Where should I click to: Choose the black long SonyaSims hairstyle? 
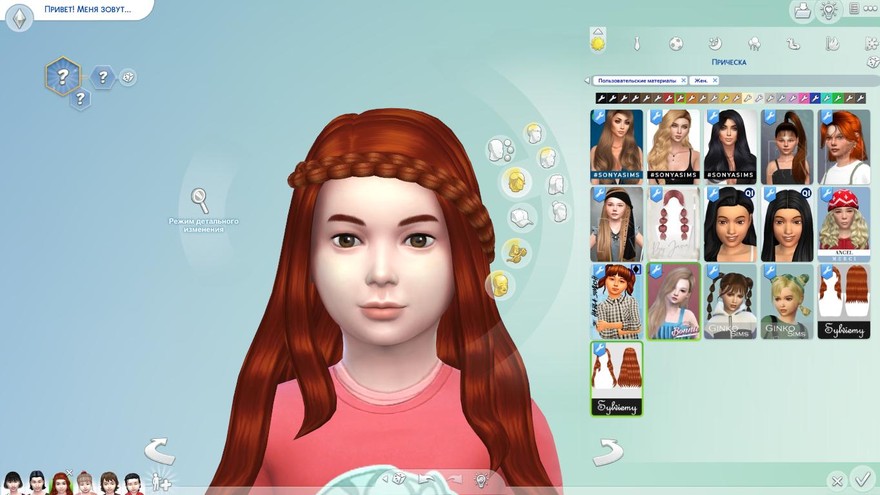coord(730,146)
